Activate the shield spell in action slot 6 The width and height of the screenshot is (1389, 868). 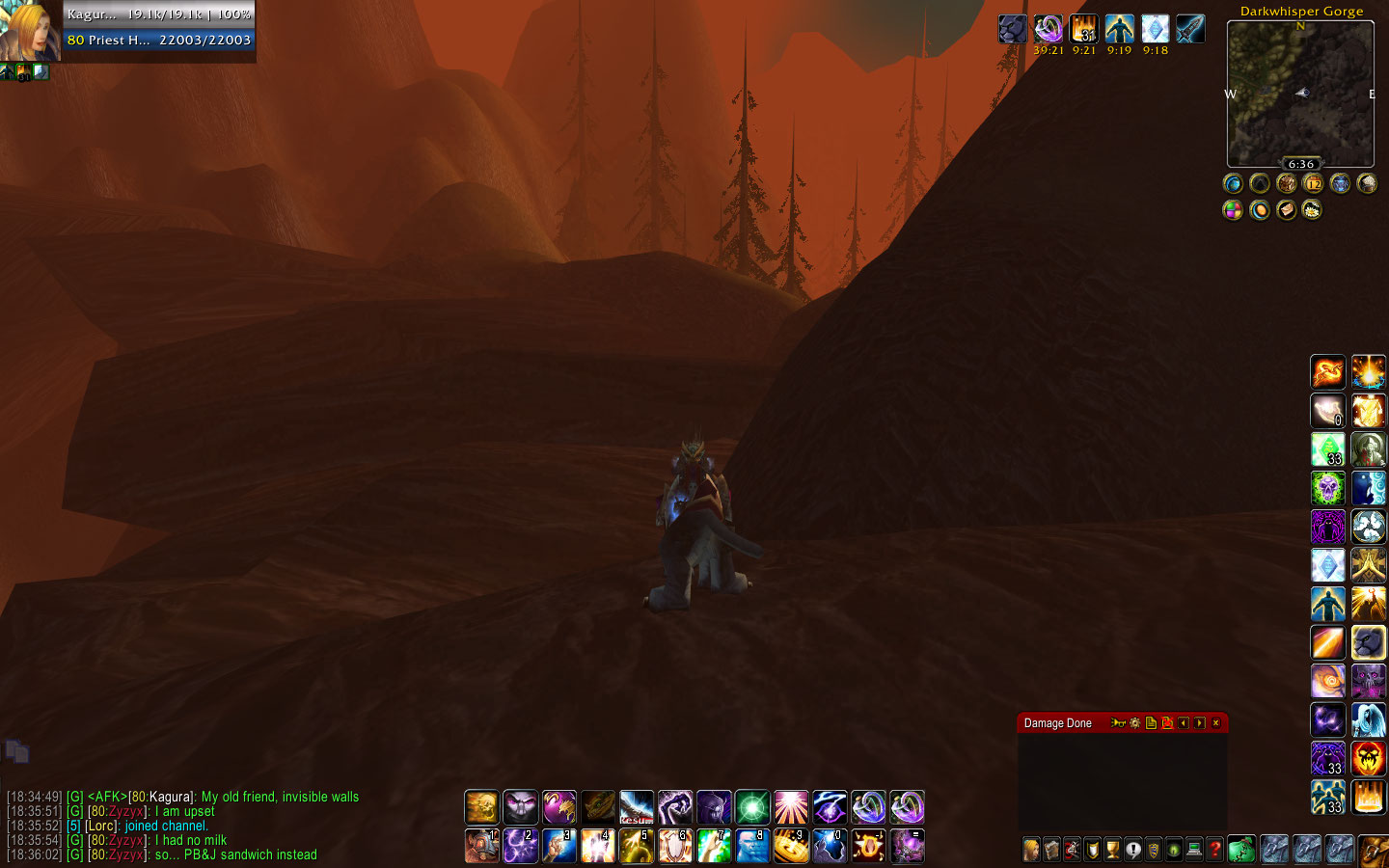pos(674,846)
